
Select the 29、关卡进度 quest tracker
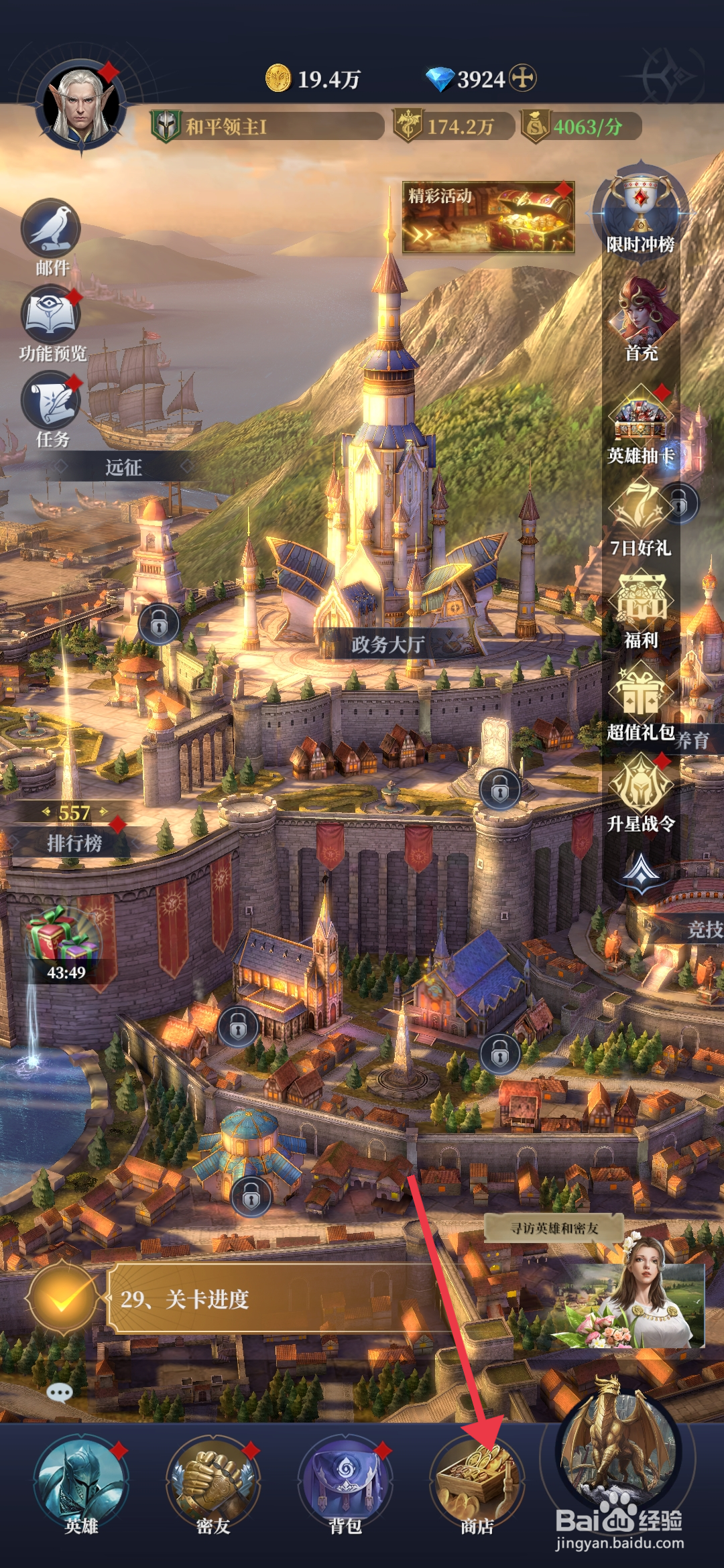268,1299
